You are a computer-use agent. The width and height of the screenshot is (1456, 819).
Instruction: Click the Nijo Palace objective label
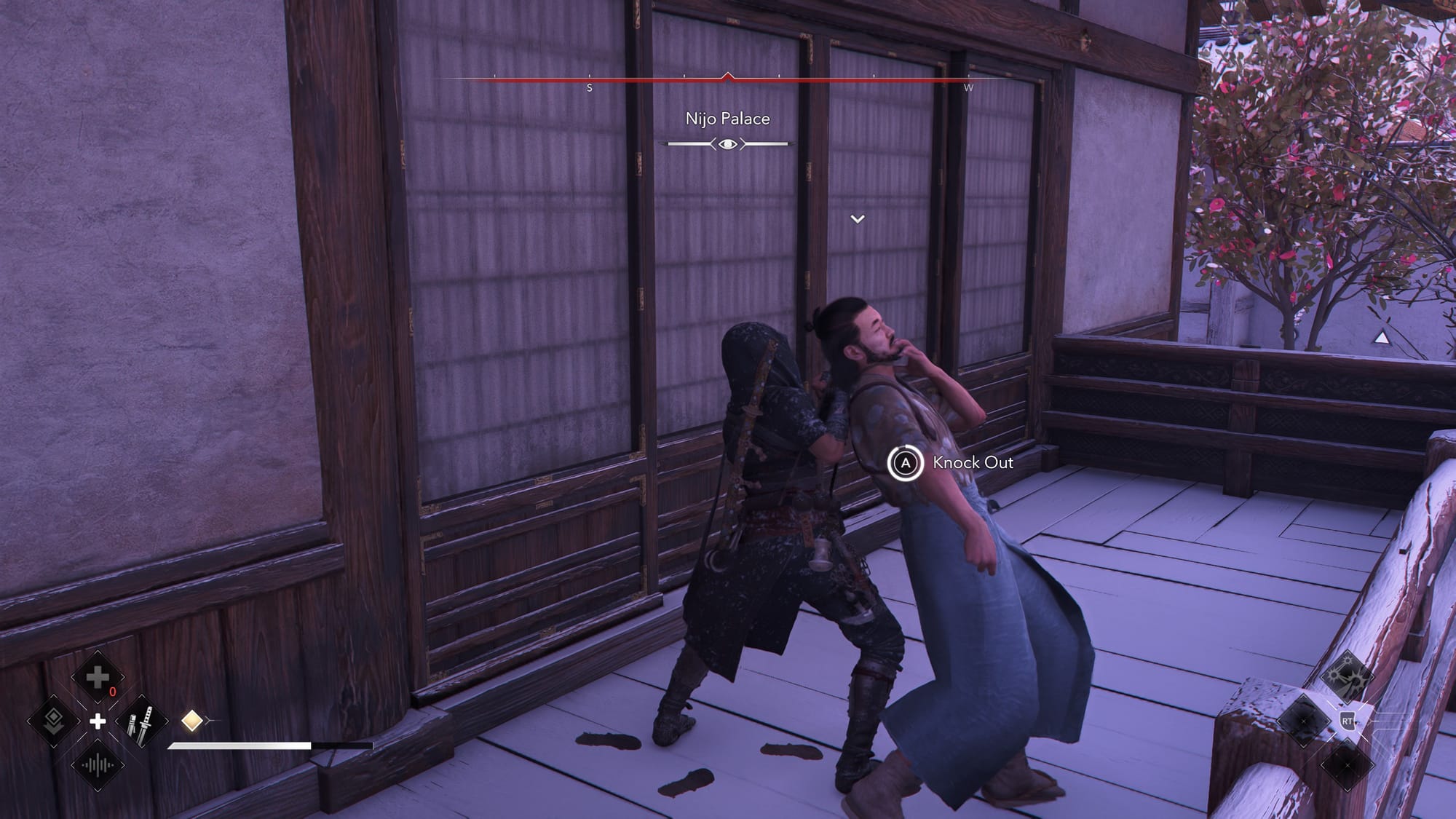tap(727, 119)
